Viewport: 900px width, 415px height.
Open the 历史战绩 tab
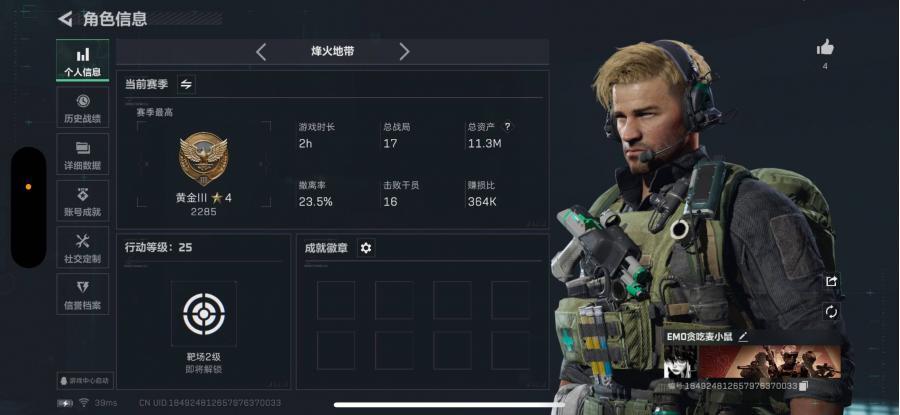coord(82,108)
